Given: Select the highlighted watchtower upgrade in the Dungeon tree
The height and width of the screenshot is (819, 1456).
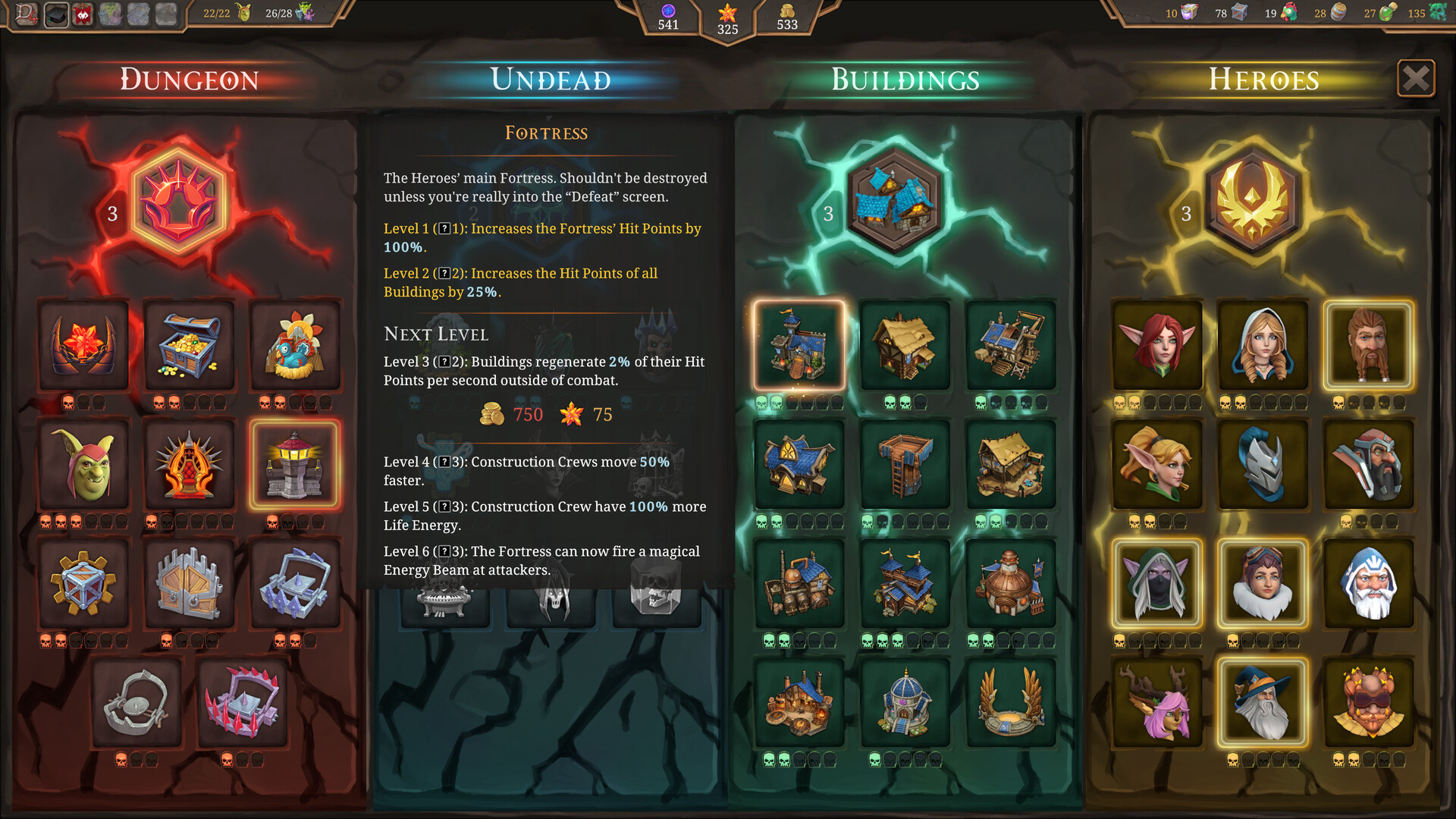Looking at the screenshot, I should (x=295, y=463).
